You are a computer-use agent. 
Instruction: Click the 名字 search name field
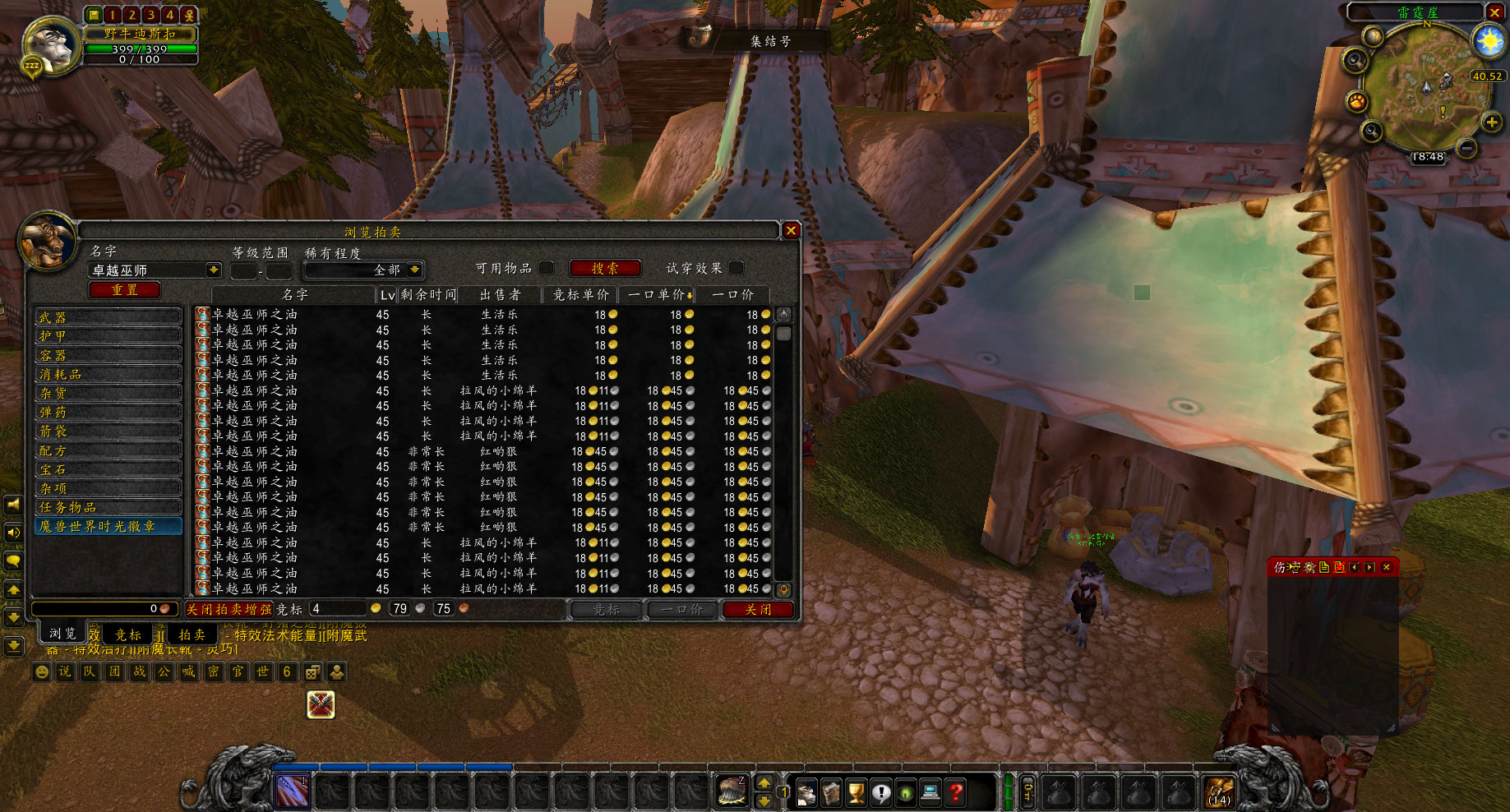[148, 270]
